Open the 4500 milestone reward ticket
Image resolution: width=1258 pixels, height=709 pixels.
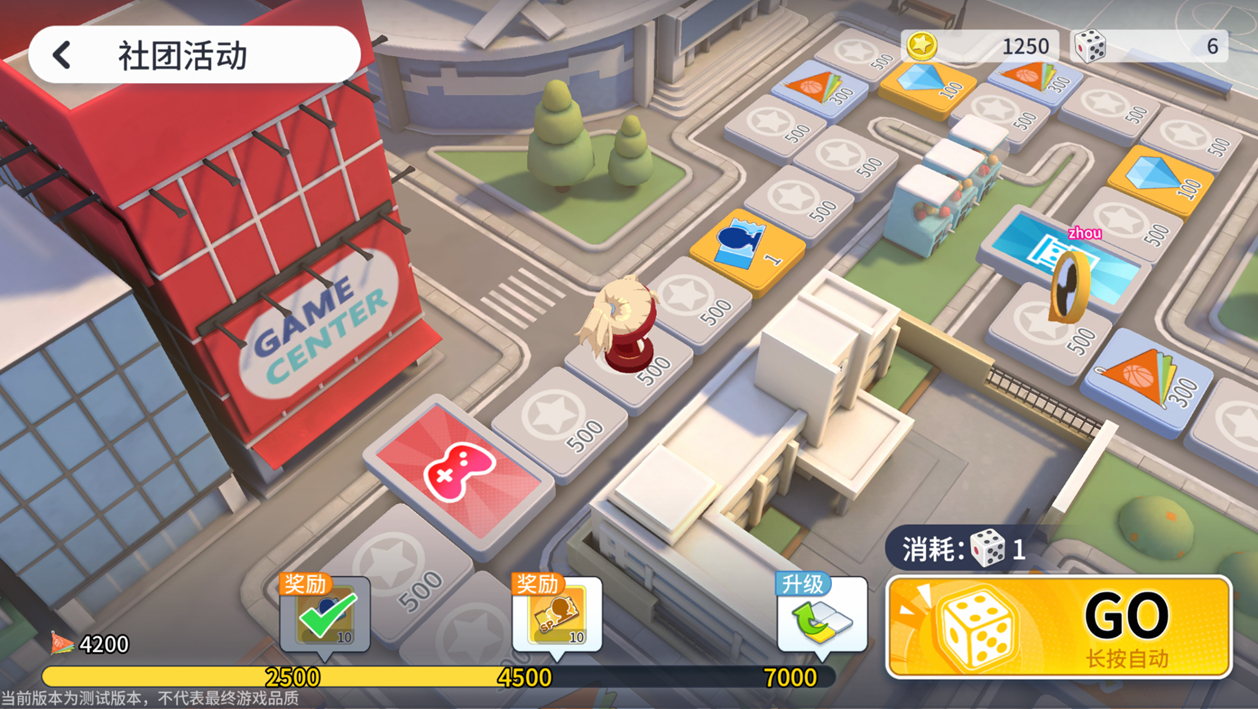[x=557, y=617]
